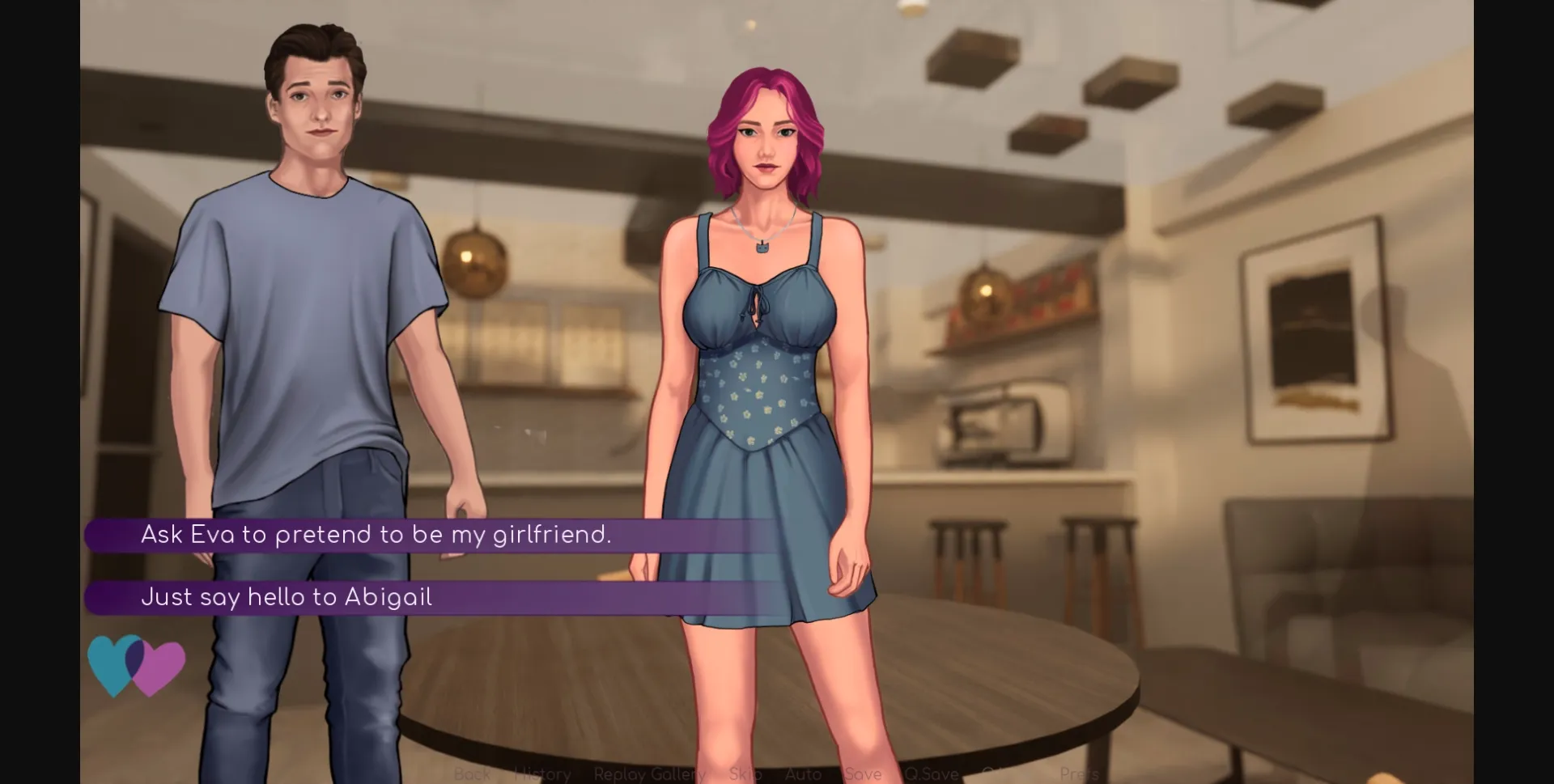The width and height of the screenshot is (1554, 784).
Task: Activate Skip in the quick menu
Action: click(x=745, y=774)
